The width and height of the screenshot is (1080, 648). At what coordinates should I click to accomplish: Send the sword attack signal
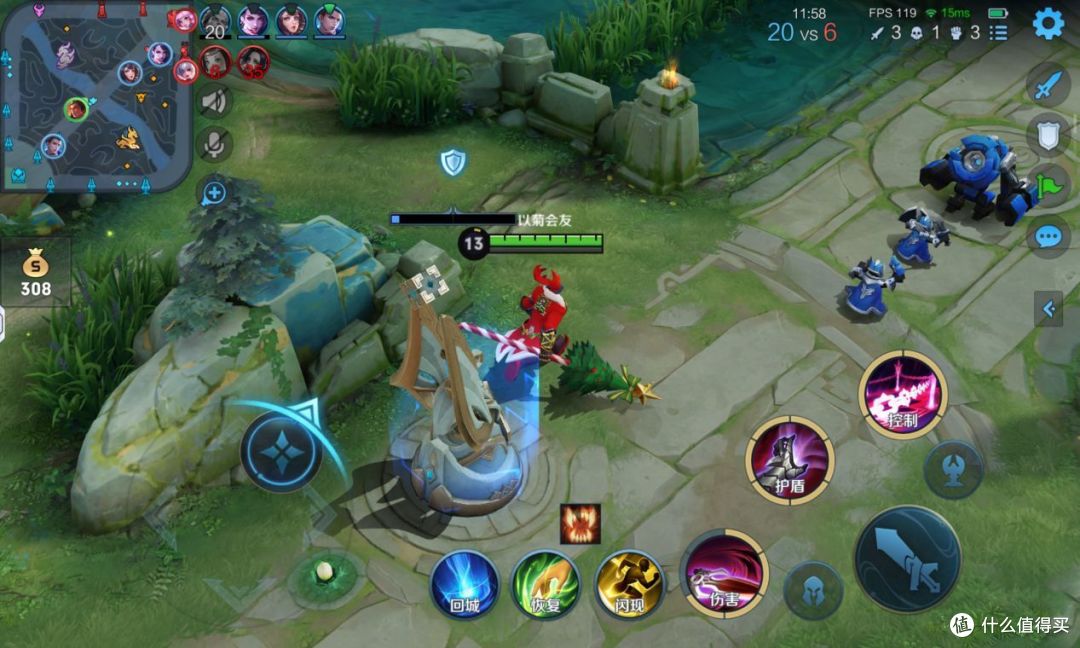click(1046, 86)
